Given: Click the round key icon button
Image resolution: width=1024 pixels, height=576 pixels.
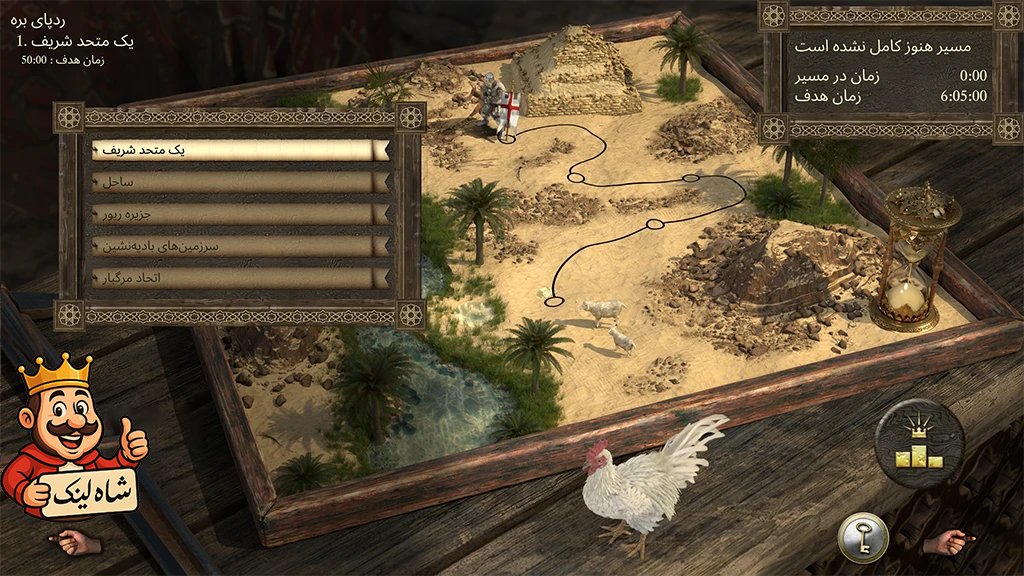Looking at the screenshot, I should (x=862, y=537).
